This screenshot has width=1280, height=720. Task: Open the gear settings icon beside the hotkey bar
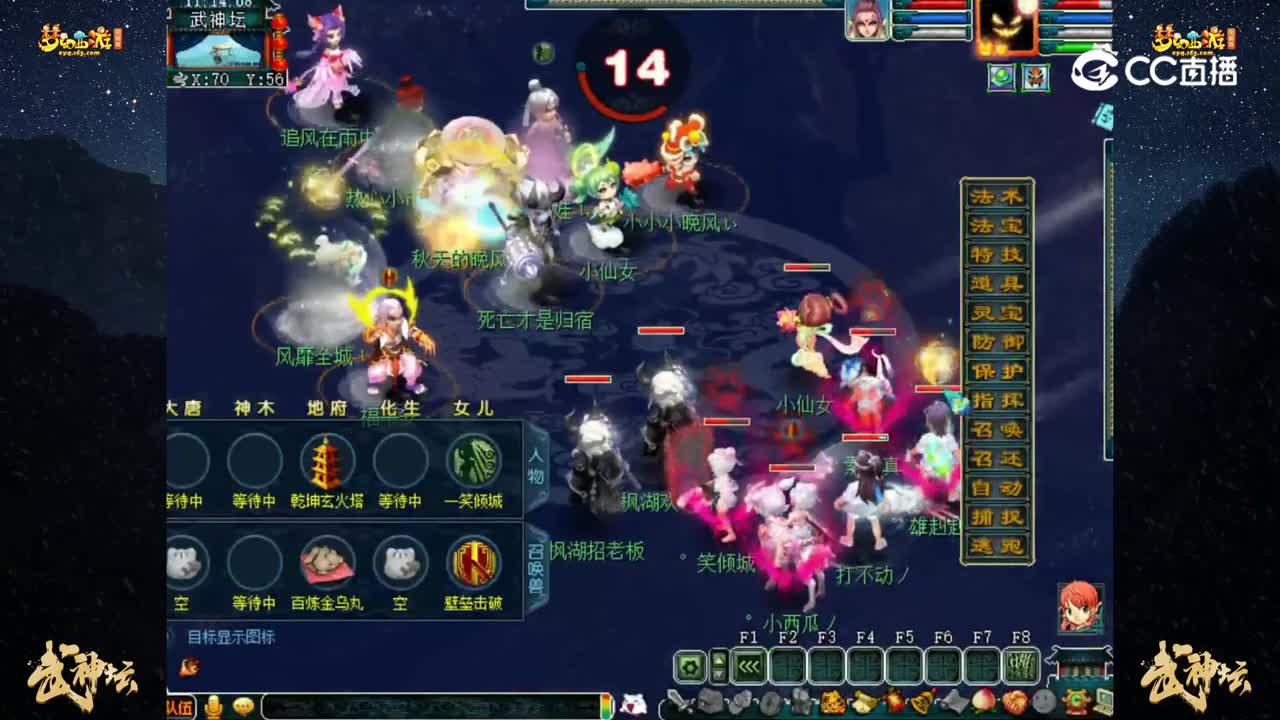pos(689,665)
